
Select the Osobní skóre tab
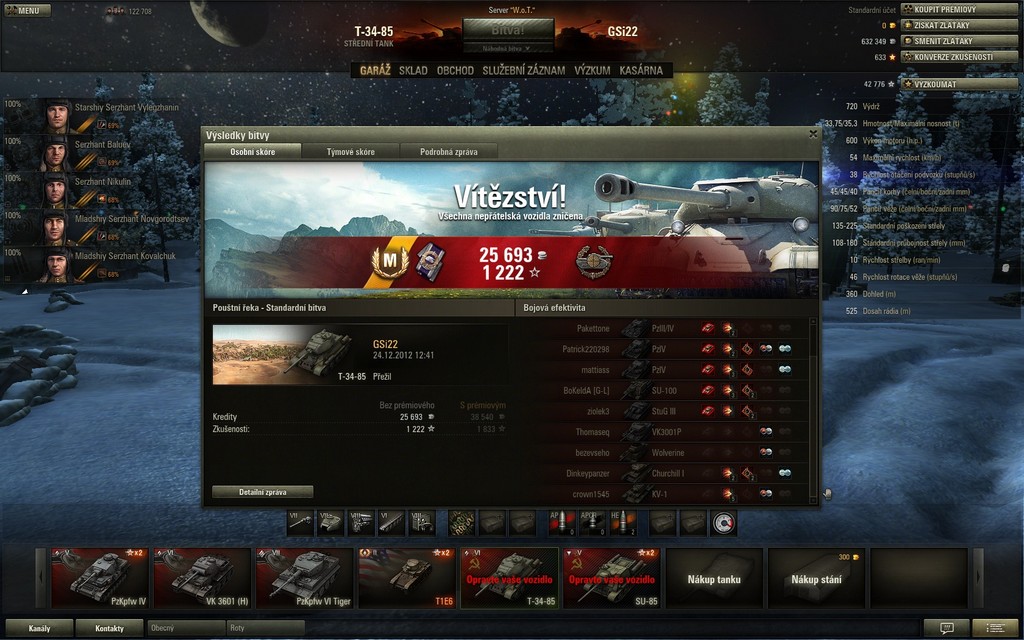tap(252, 152)
